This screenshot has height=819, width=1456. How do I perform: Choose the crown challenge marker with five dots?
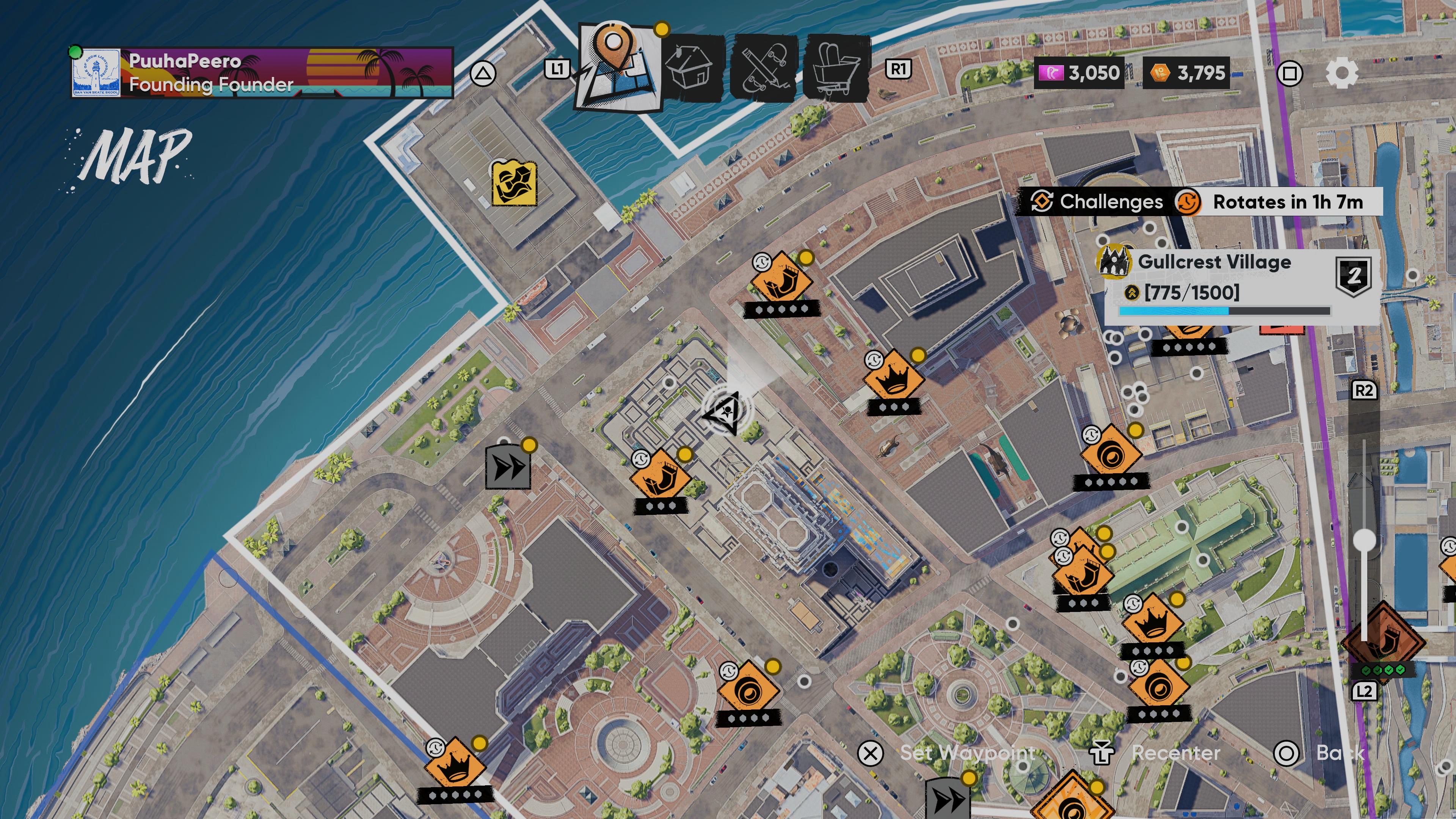pos(455,766)
